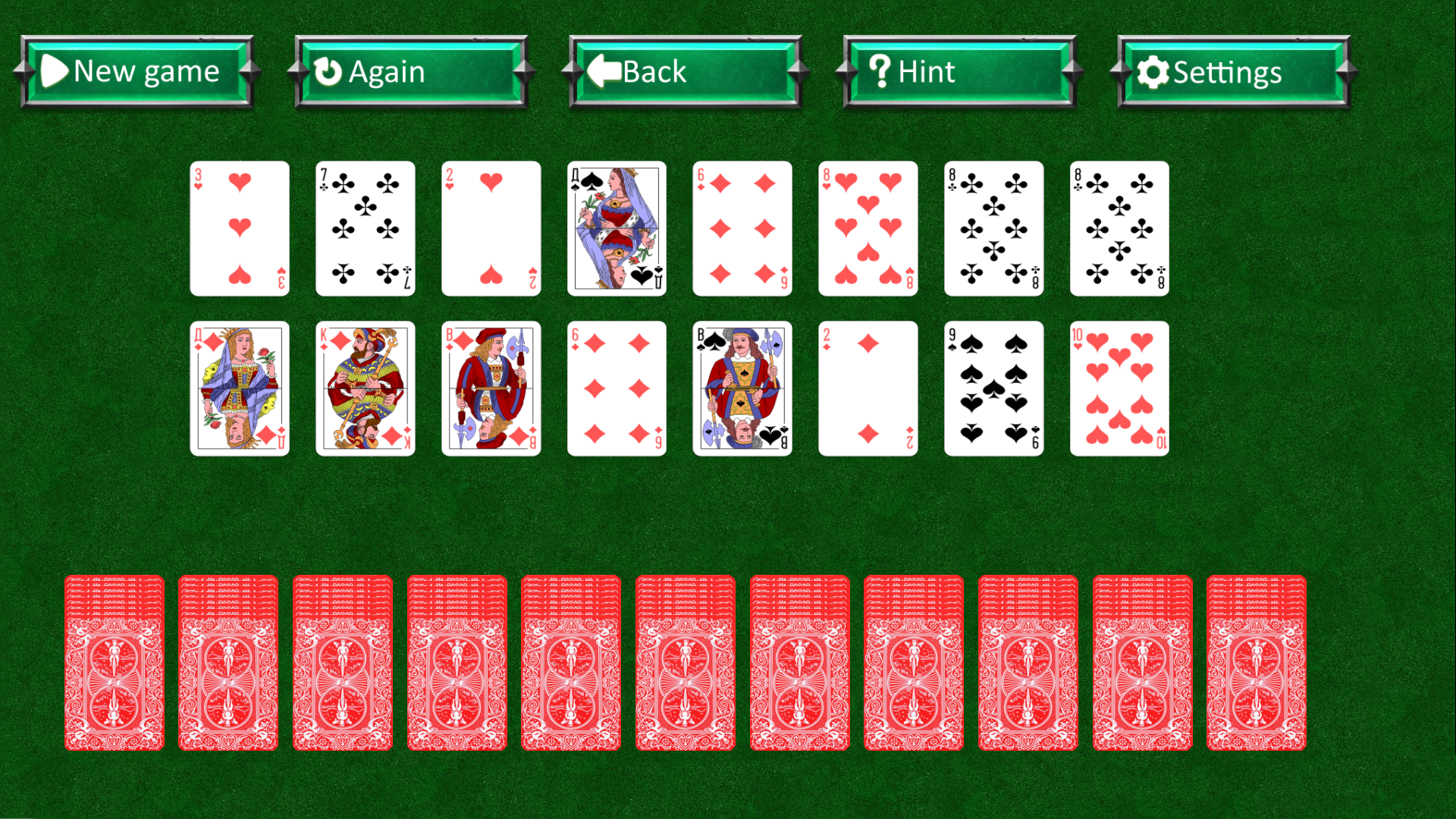Click the back arrow icon on Back button
Viewport: 1456px width, 819px height.
pyautogui.click(x=603, y=71)
